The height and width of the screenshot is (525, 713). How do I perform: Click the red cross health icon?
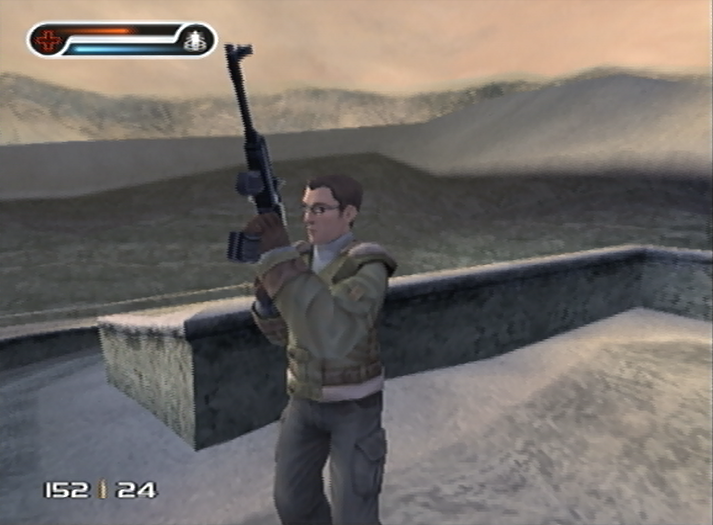48,40
